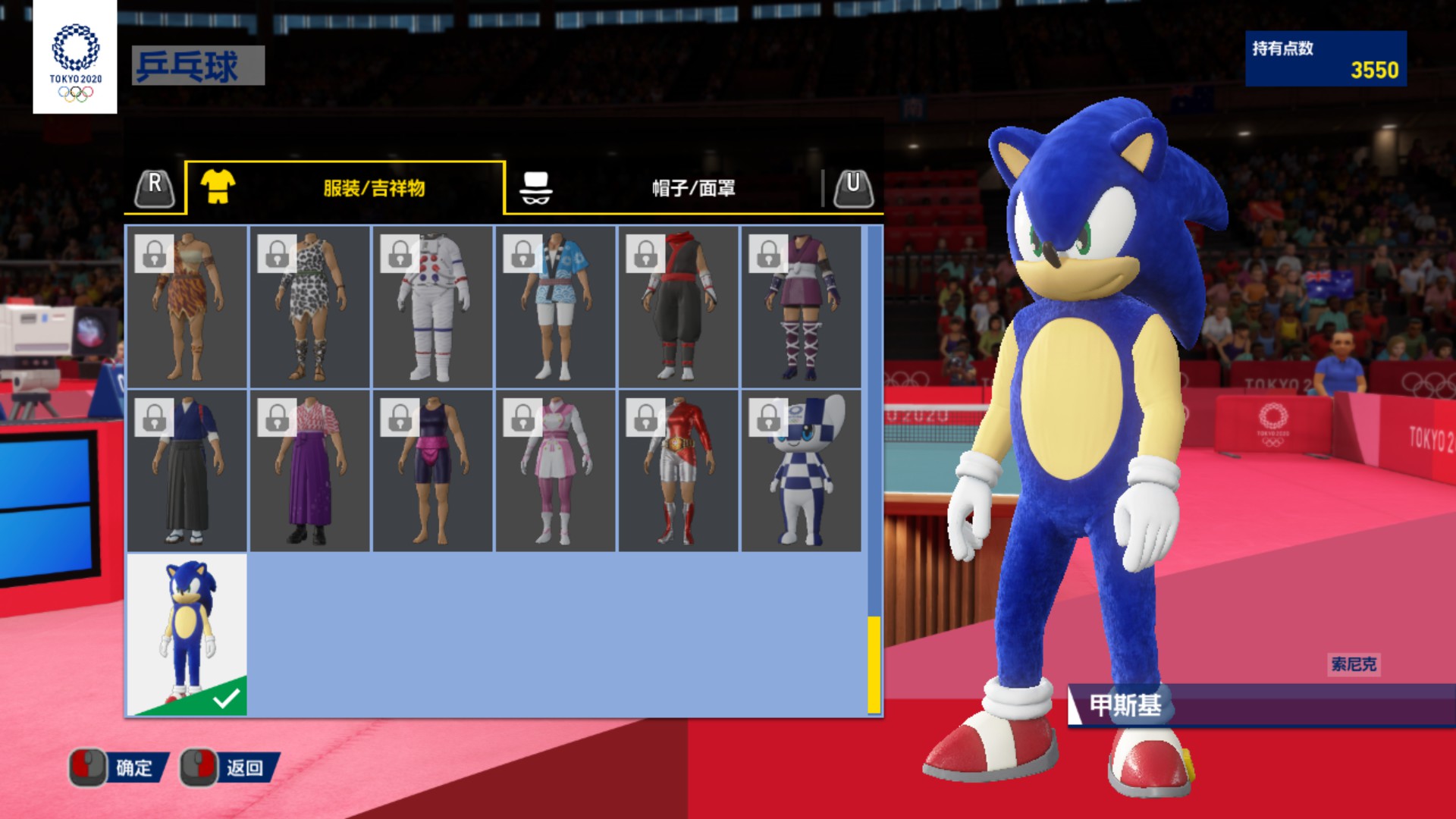Choose the pink and white idol costume
Screen dimensions: 1456x819
(x=556, y=471)
